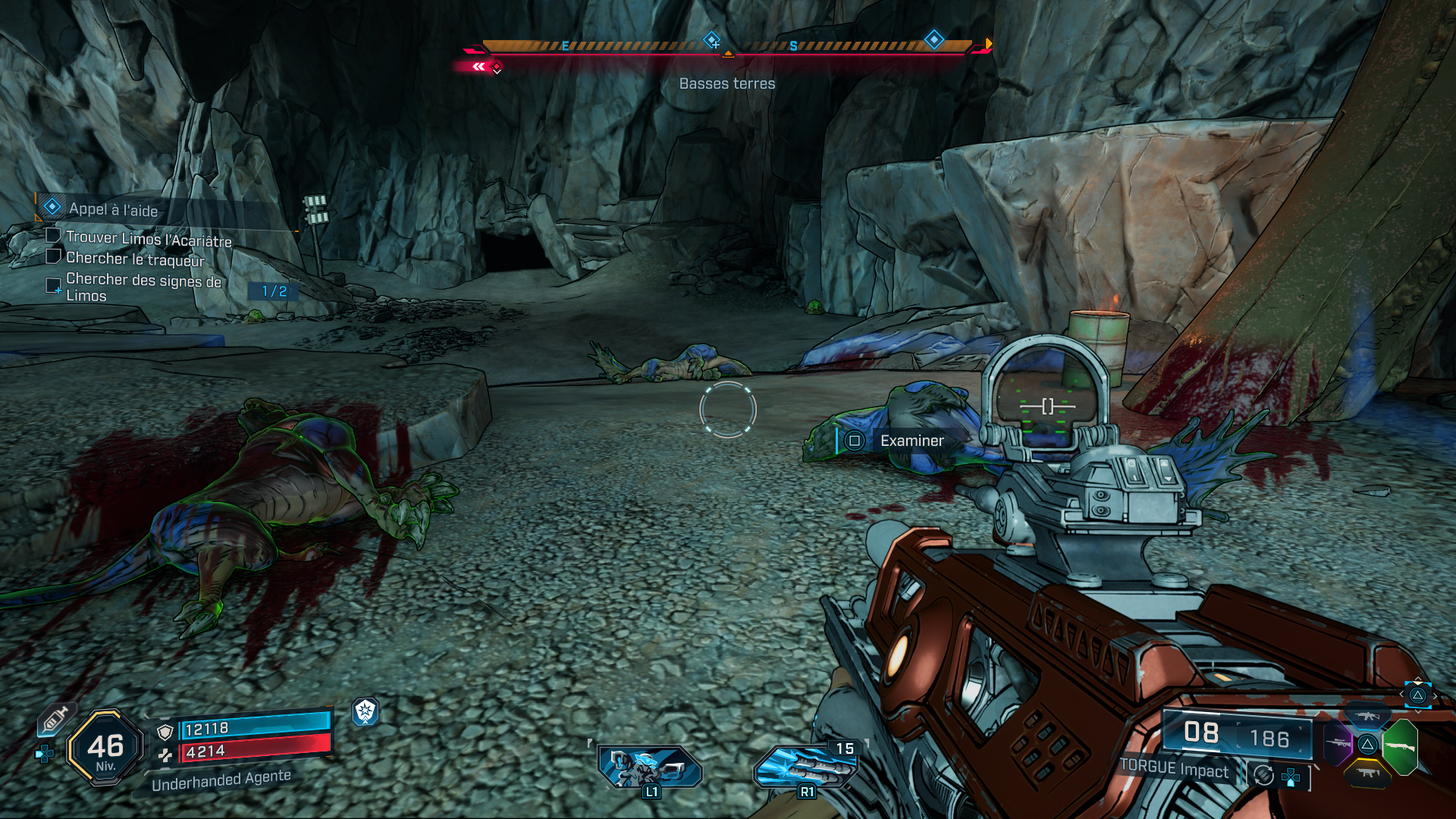Activate the action skill with the gunner icon
This screenshot has height=819, width=1456.
(650, 766)
